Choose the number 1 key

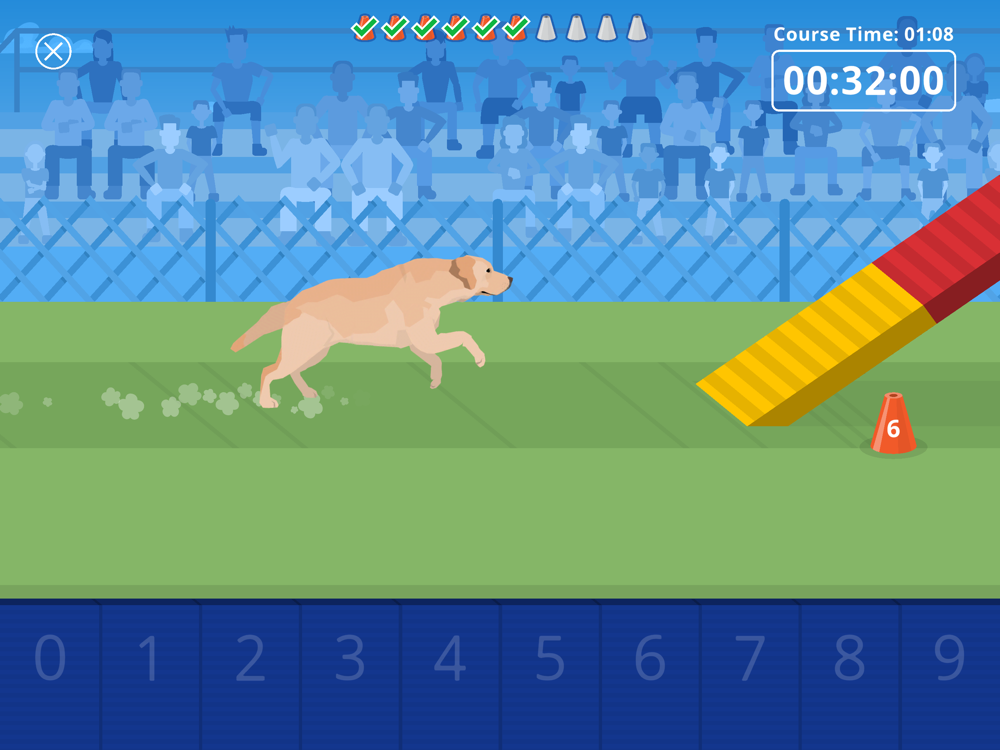pos(150,660)
